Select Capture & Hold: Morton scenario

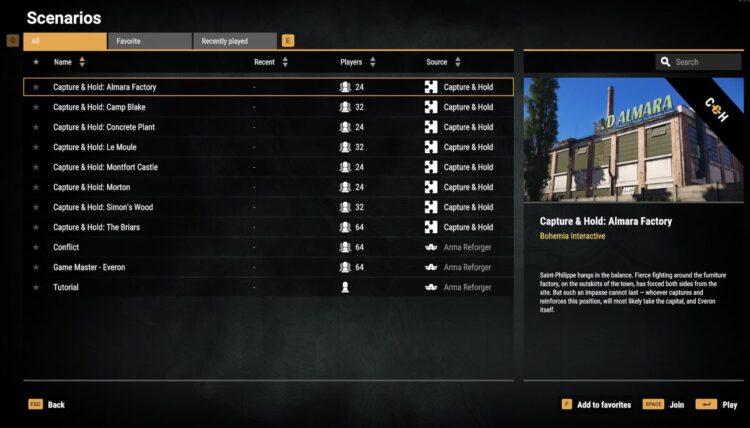point(91,187)
